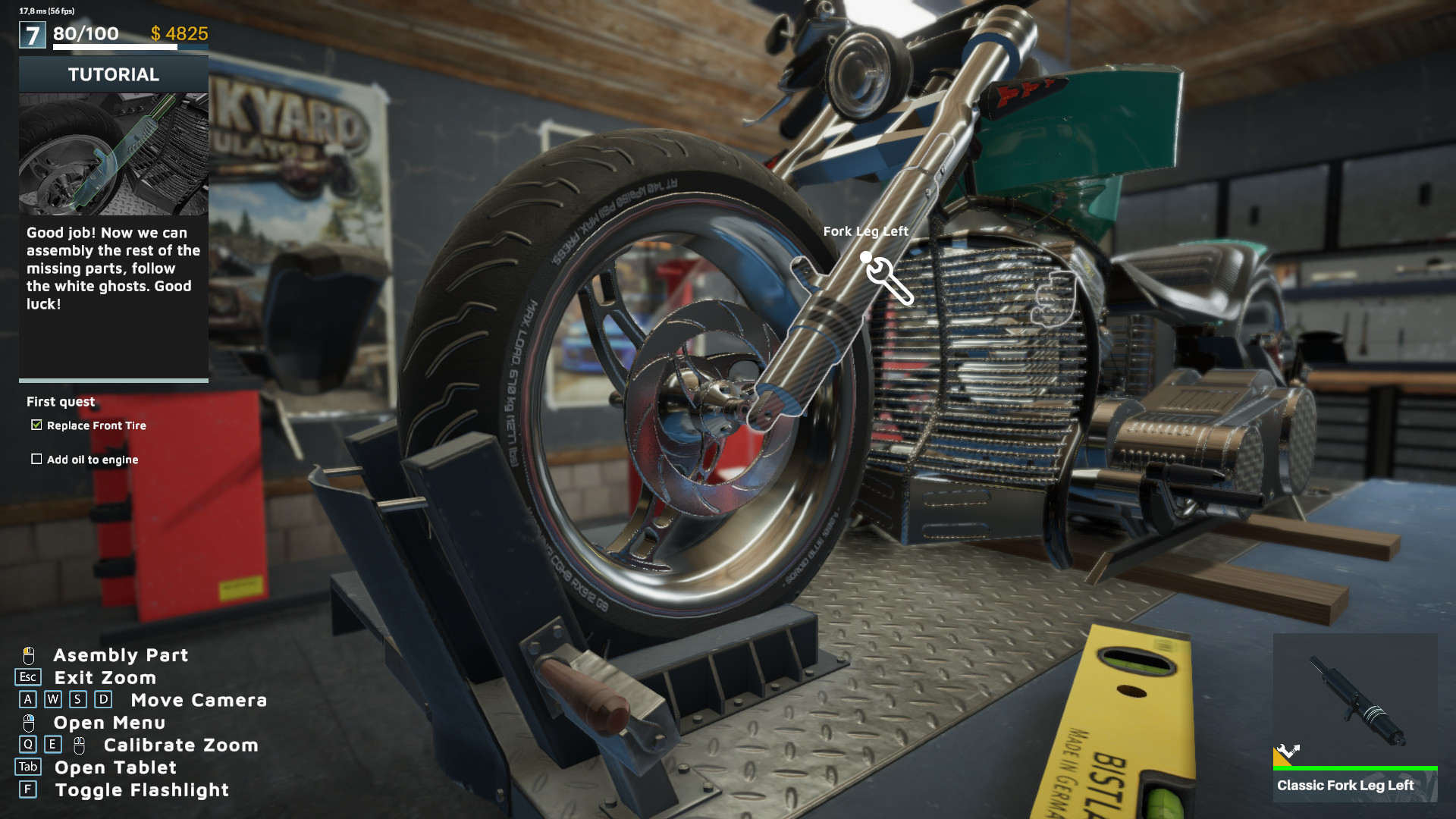1456x819 pixels.
Task: Click the Exit Zoom label
Action: (x=105, y=678)
